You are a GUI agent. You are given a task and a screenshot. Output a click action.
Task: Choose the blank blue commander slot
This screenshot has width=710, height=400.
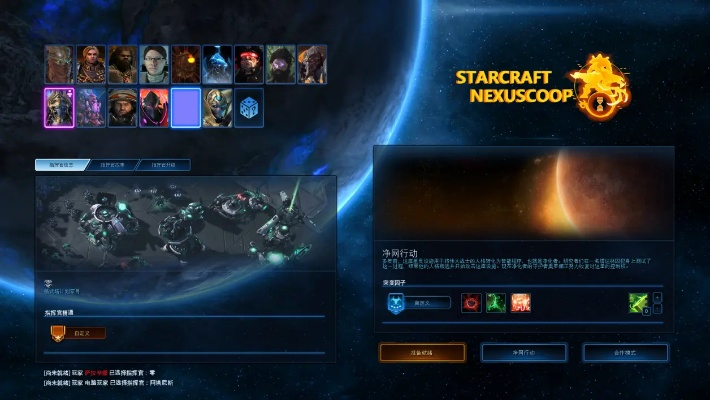186,108
